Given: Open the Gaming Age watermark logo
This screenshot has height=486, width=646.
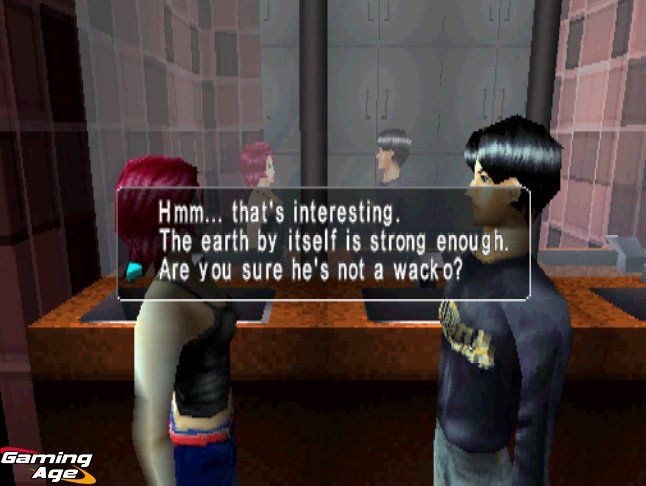Looking at the screenshot, I should pos(46,463).
